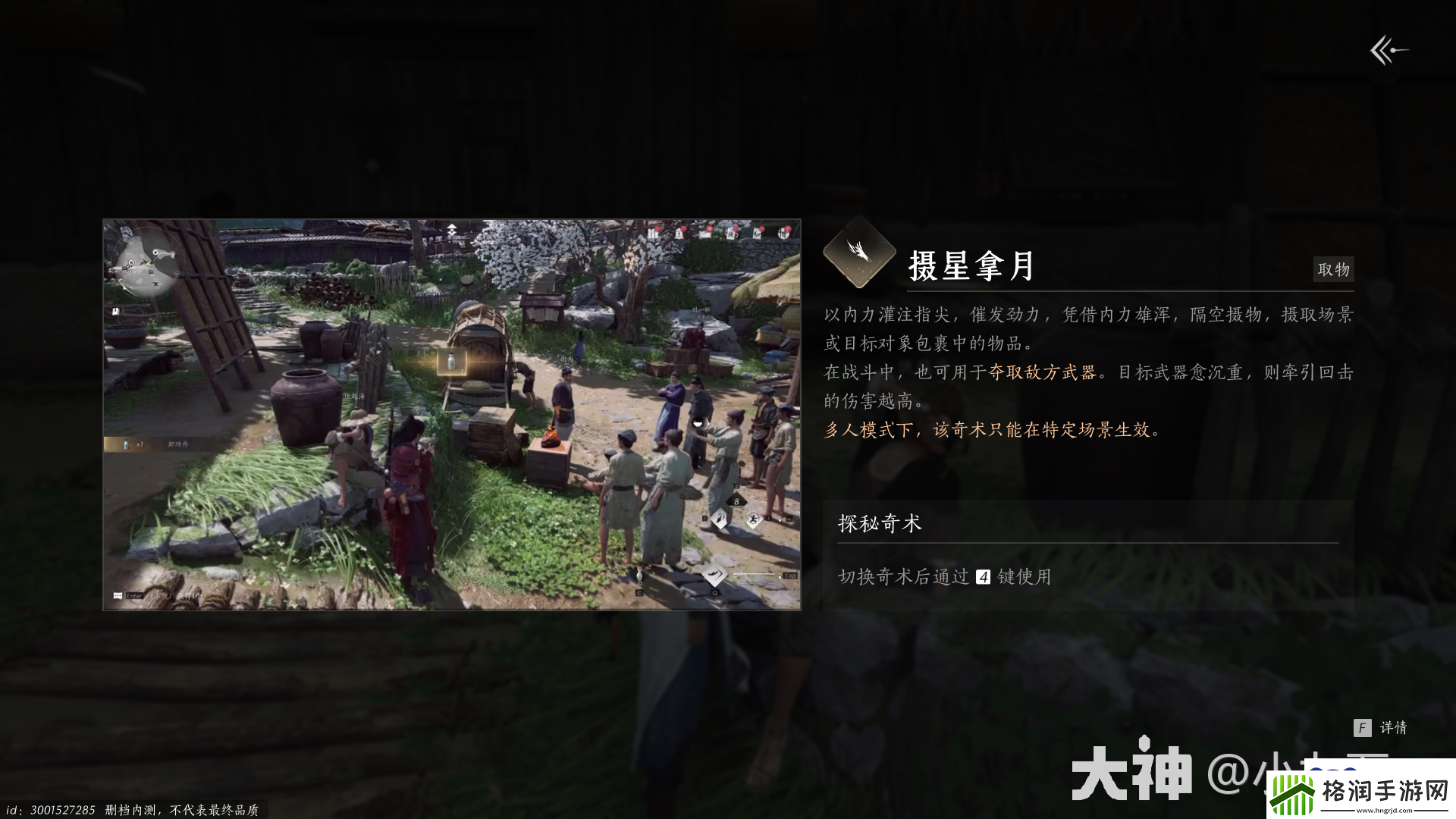This screenshot has height=819, width=1456.
Task: Click the backpack inventory icon with alert dot
Action: coord(785,233)
